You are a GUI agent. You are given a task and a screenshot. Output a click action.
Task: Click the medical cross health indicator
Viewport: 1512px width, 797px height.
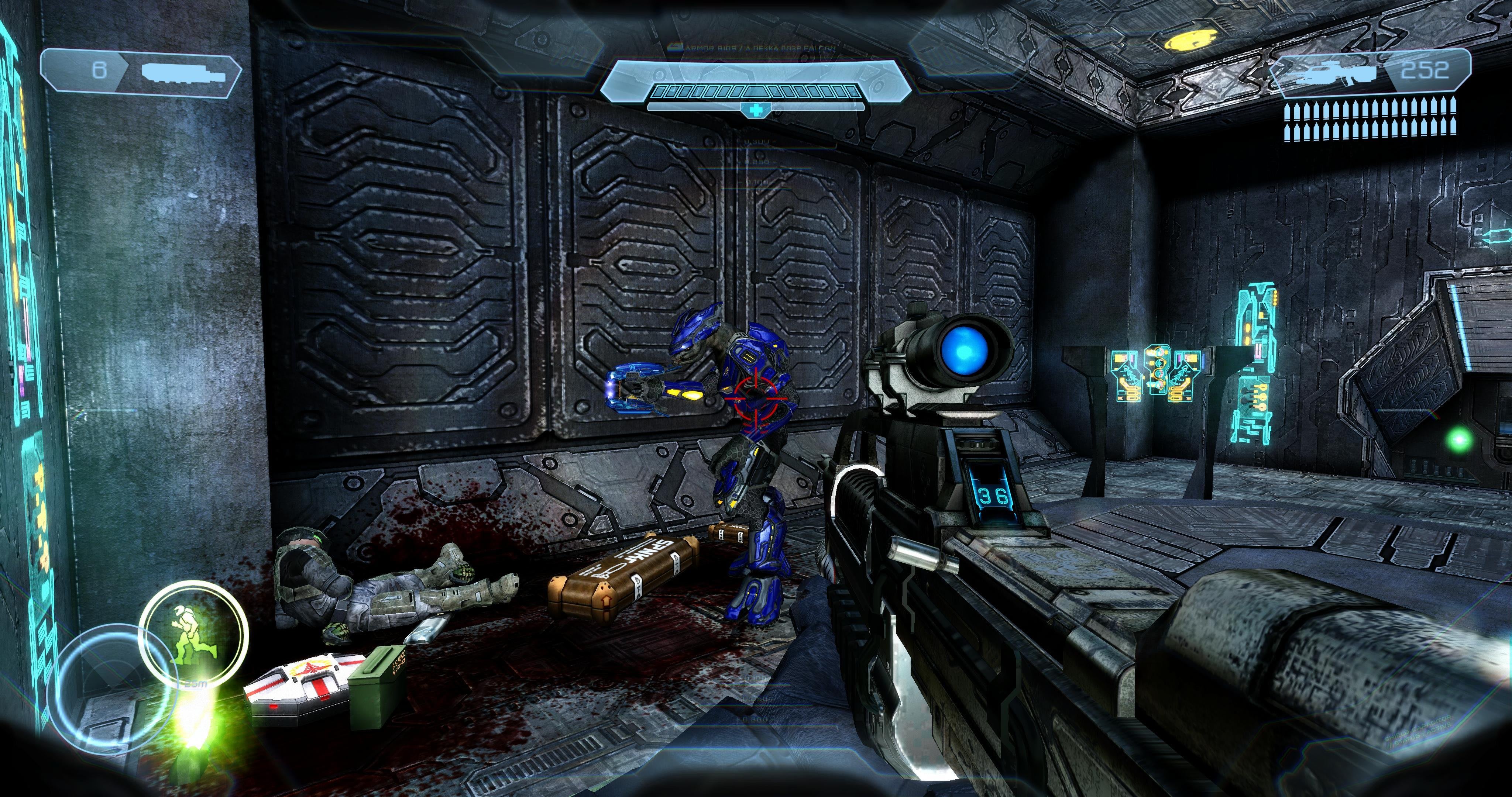(x=755, y=109)
